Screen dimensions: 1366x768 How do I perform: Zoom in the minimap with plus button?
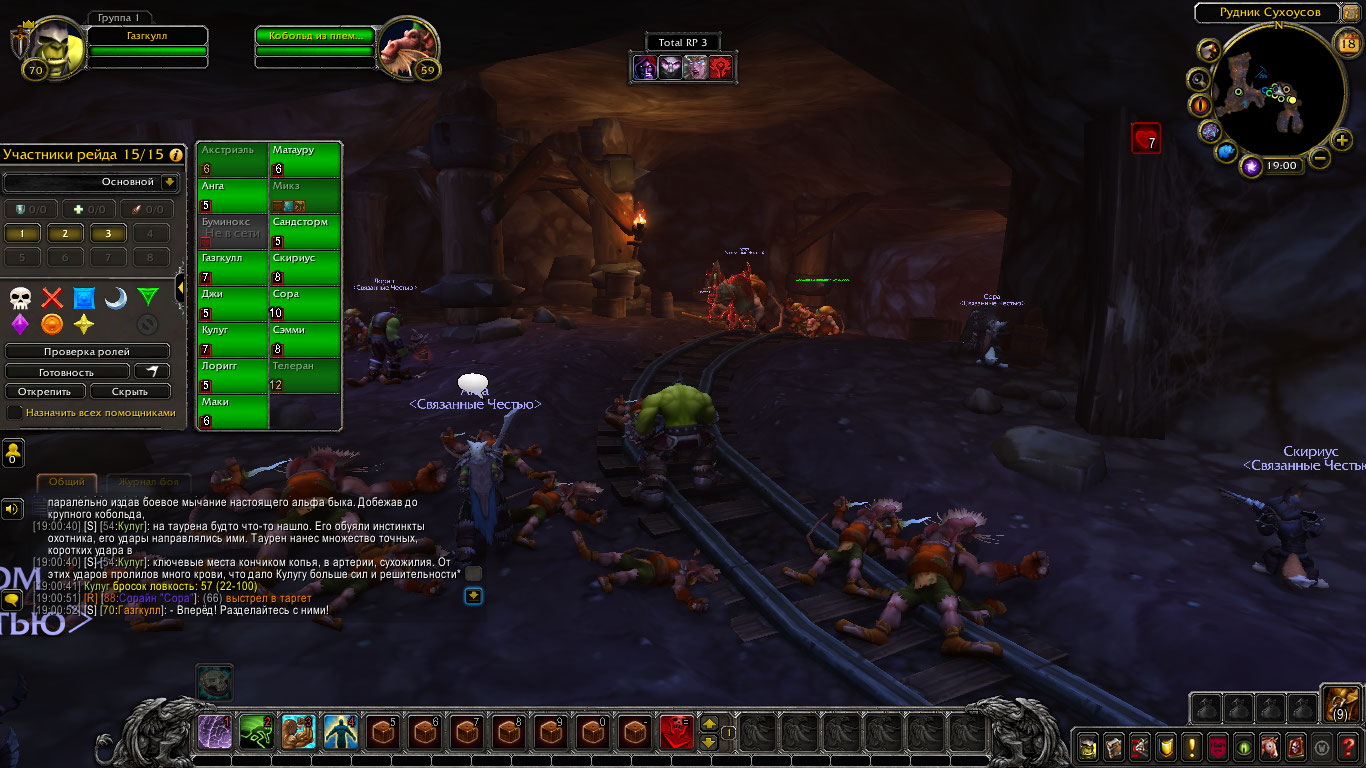point(1342,141)
